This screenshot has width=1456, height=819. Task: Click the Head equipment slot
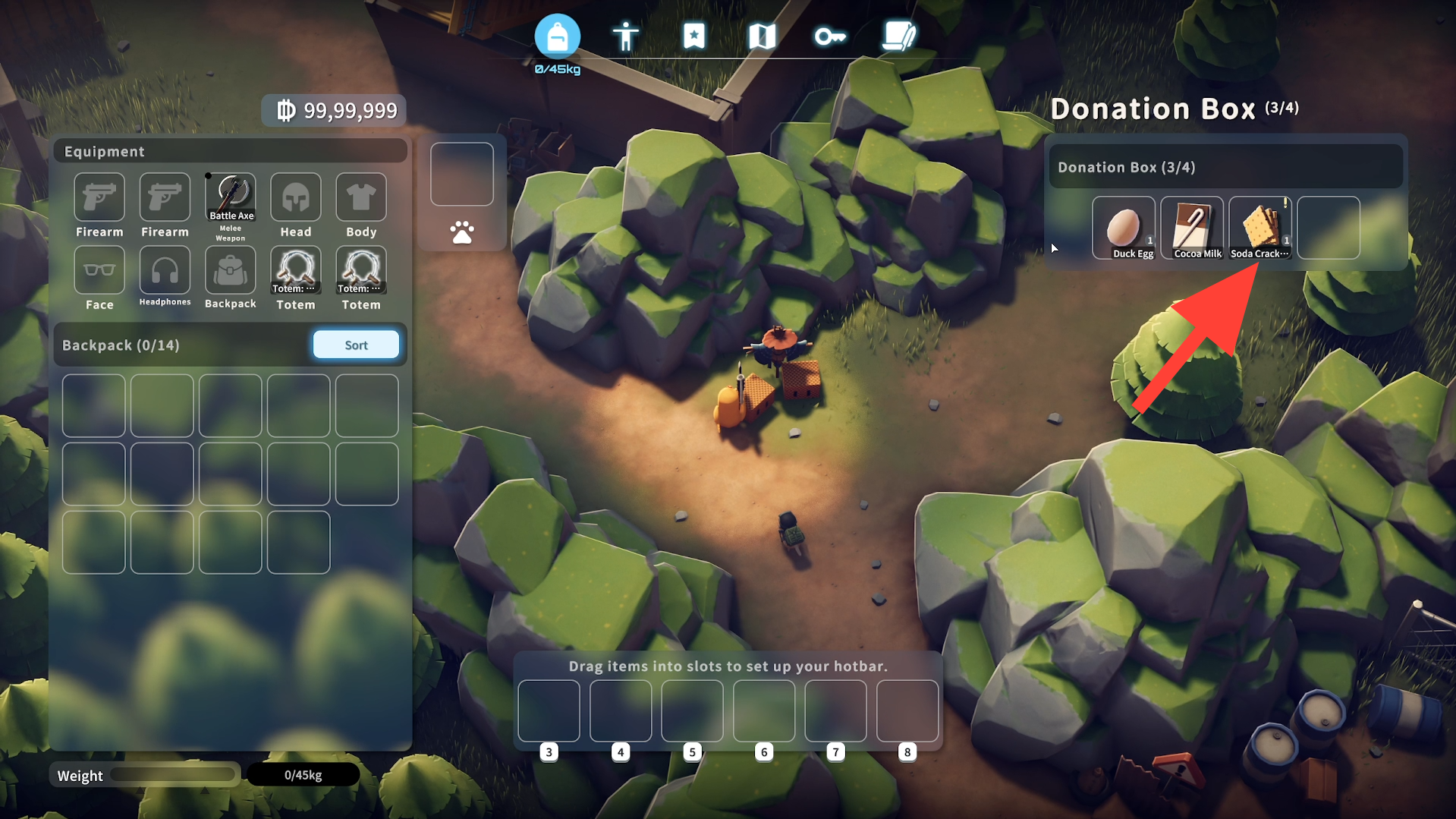296,197
